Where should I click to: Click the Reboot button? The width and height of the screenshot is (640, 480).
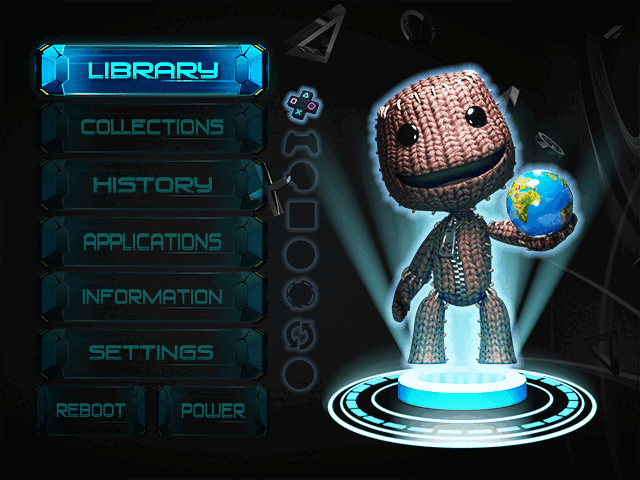[91, 410]
